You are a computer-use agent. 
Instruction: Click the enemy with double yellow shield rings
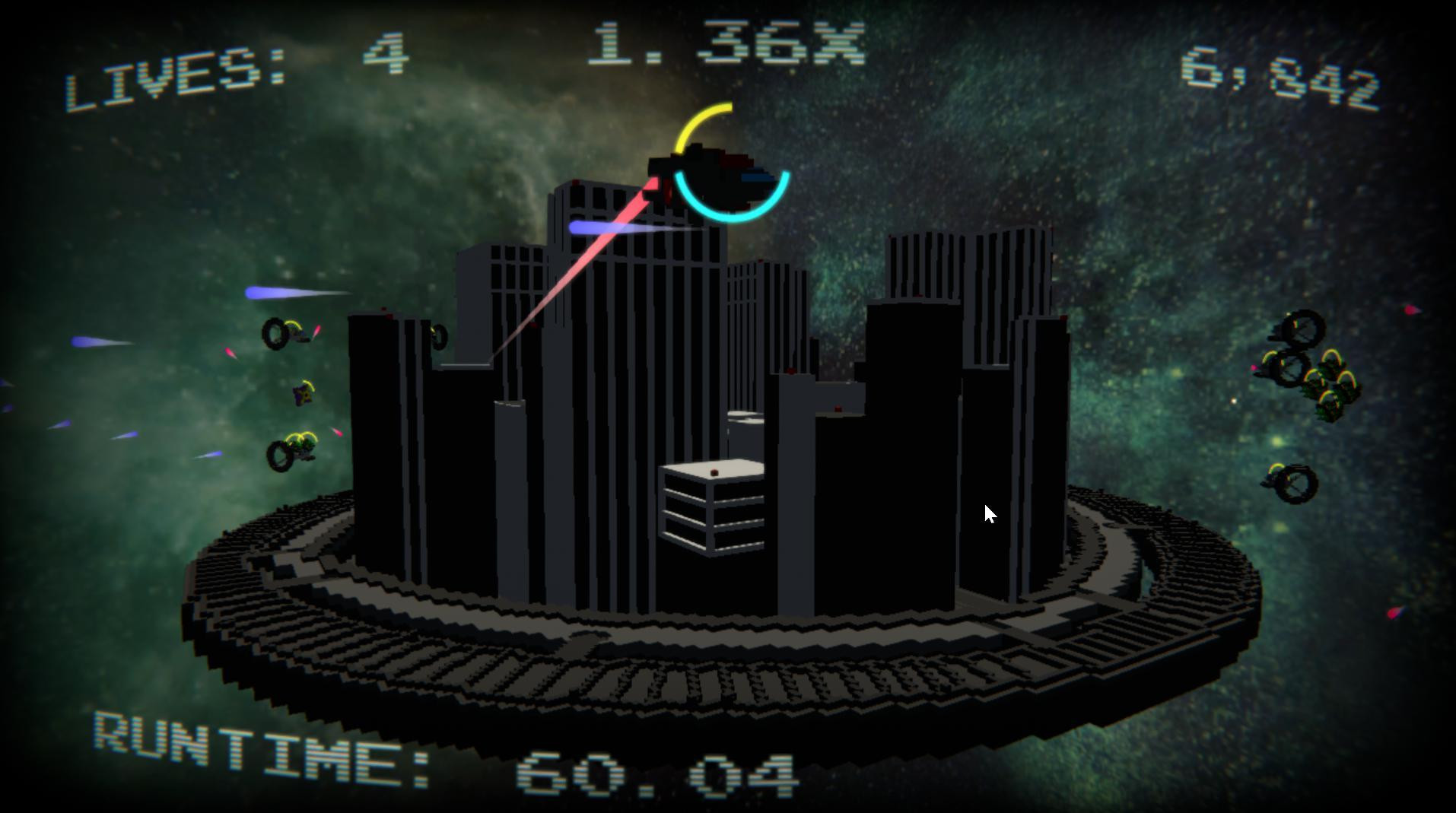pos(297,453)
